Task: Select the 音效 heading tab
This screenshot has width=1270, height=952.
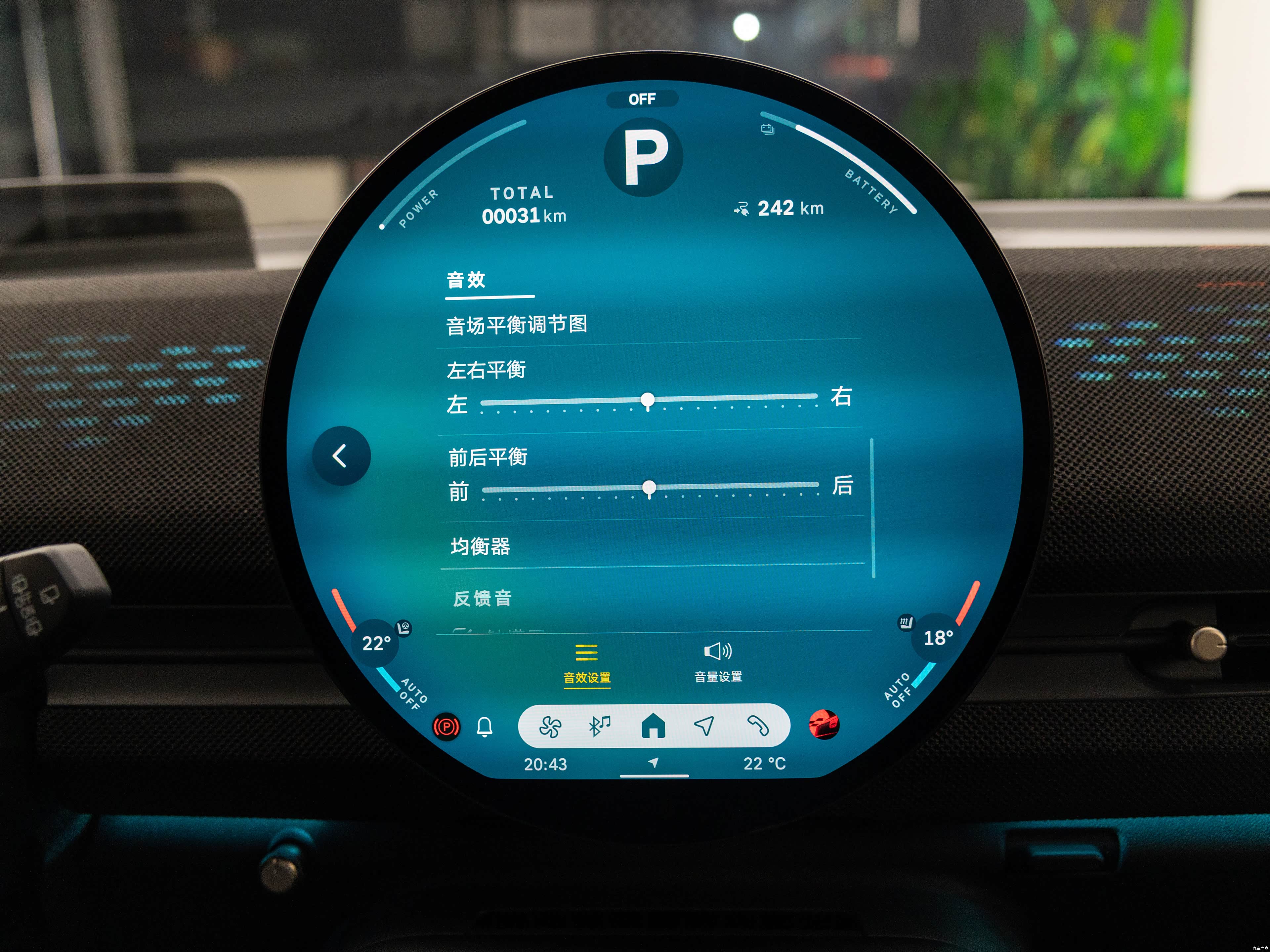Action: [466, 280]
